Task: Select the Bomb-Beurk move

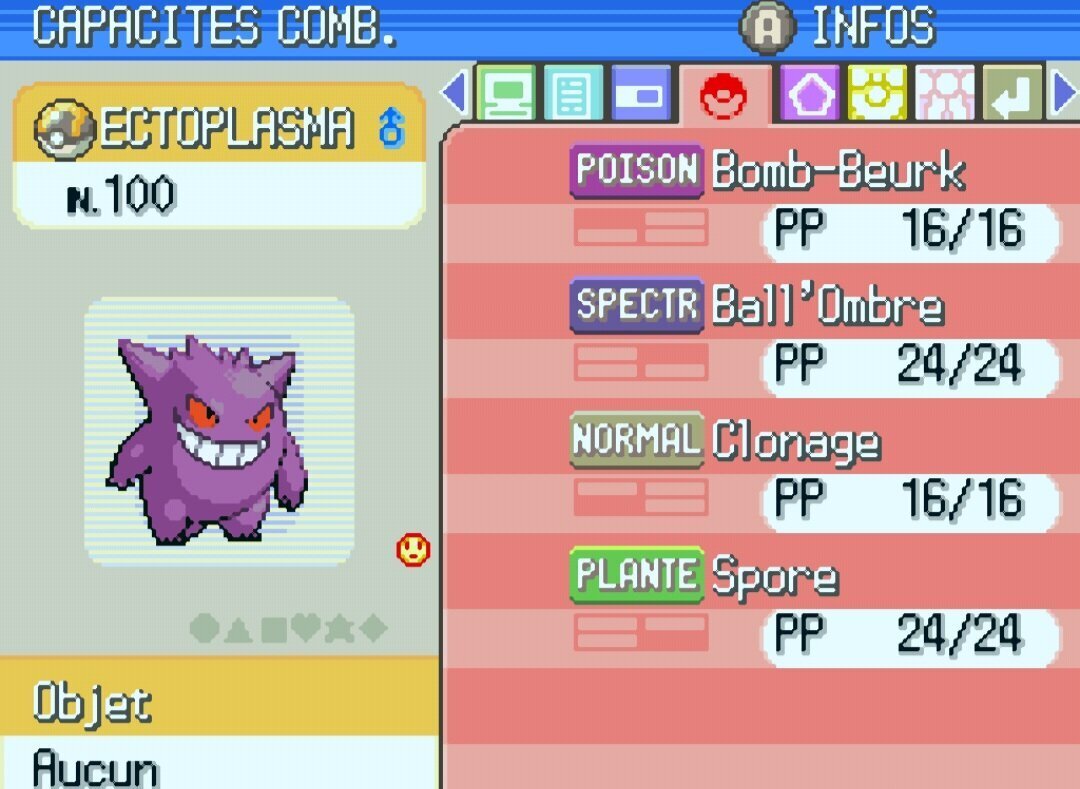Action: (x=838, y=172)
